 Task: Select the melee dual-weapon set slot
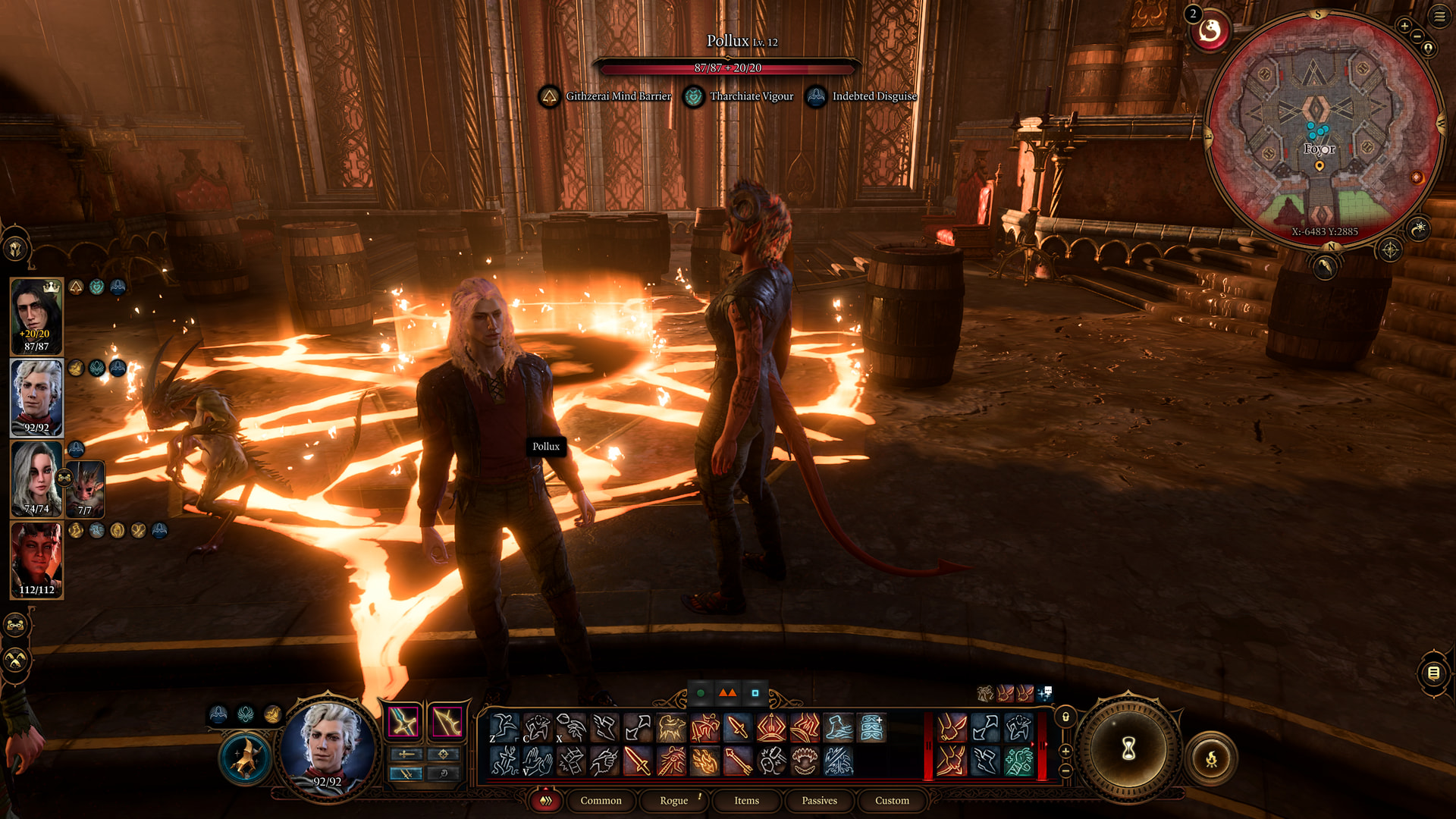click(403, 721)
